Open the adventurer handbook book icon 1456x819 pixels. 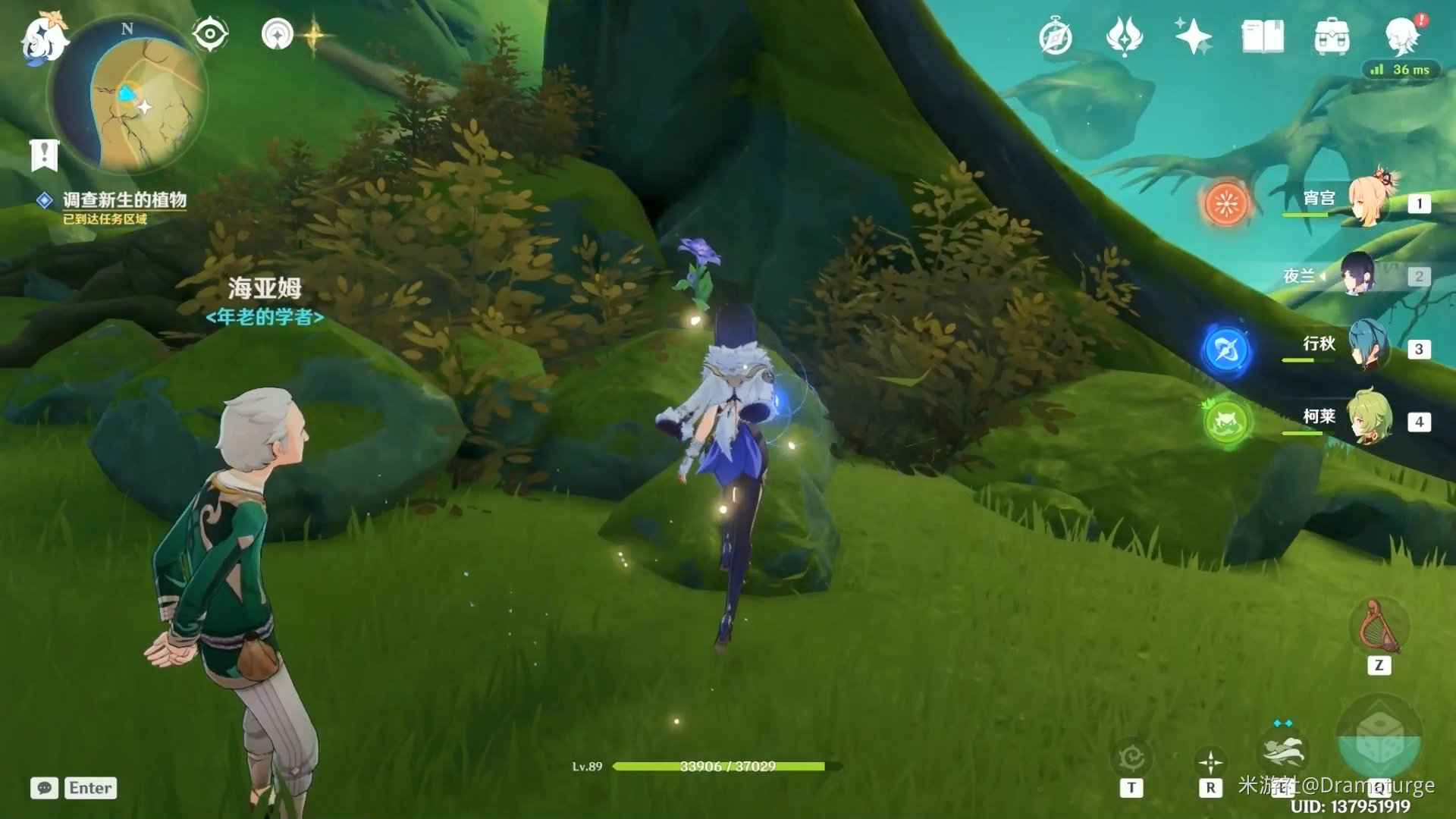[1263, 36]
